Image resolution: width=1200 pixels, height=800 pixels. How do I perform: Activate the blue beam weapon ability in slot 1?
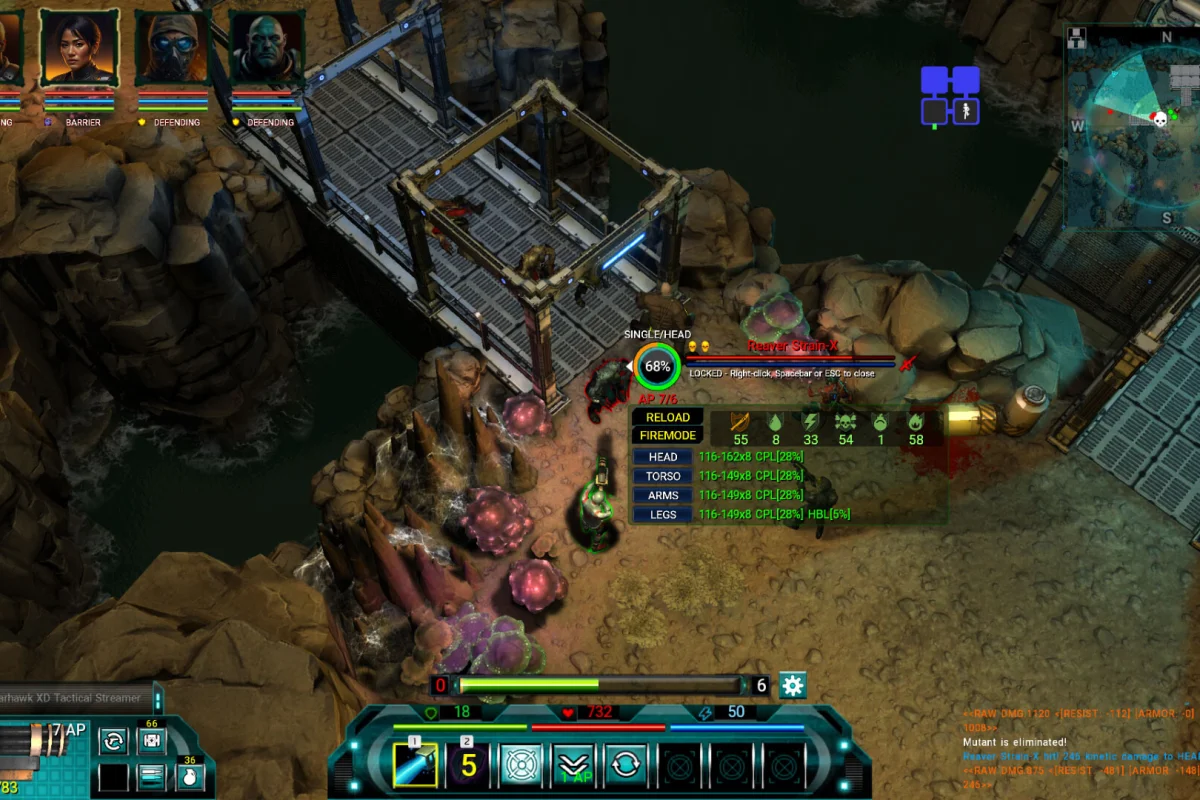415,765
